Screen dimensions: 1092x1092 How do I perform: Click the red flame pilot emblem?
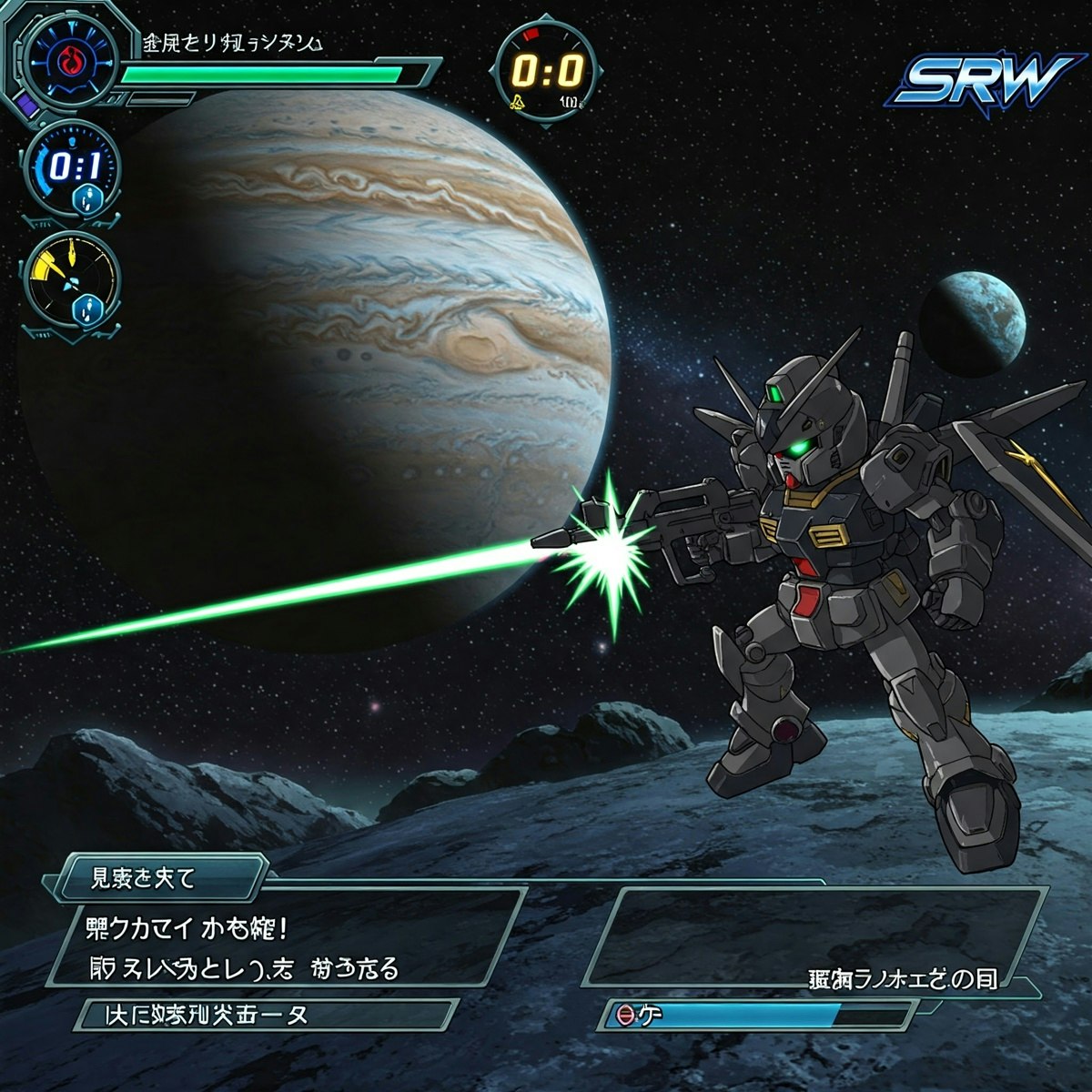[x=69, y=60]
